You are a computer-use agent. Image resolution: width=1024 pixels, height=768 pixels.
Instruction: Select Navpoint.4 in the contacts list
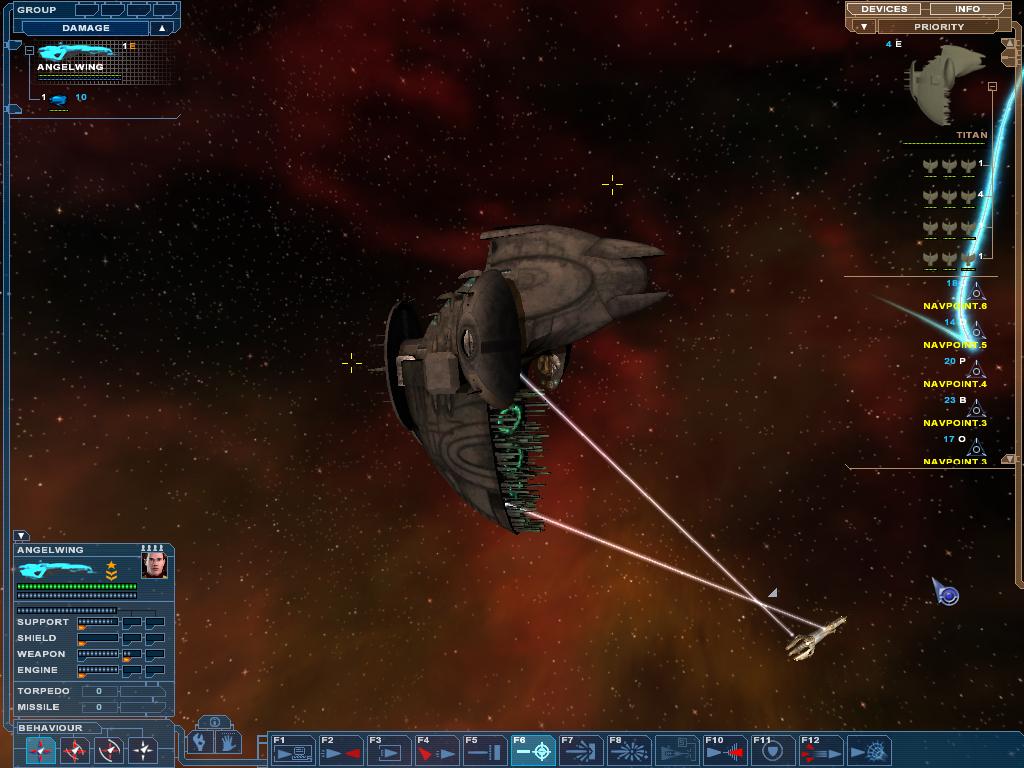(x=955, y=383)
